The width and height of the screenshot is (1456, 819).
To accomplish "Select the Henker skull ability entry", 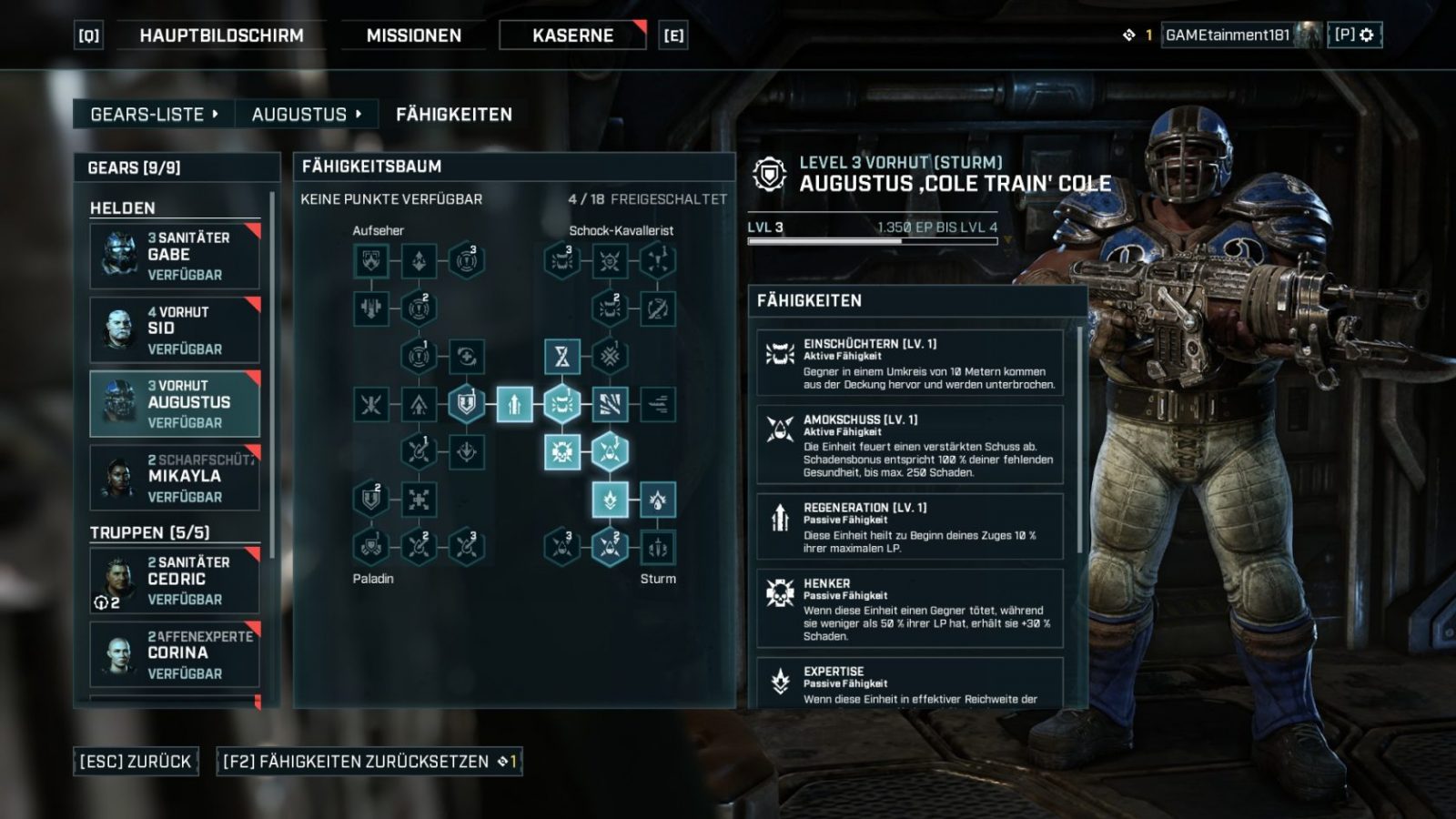I will pyautogui.click(x=910, y=608).
